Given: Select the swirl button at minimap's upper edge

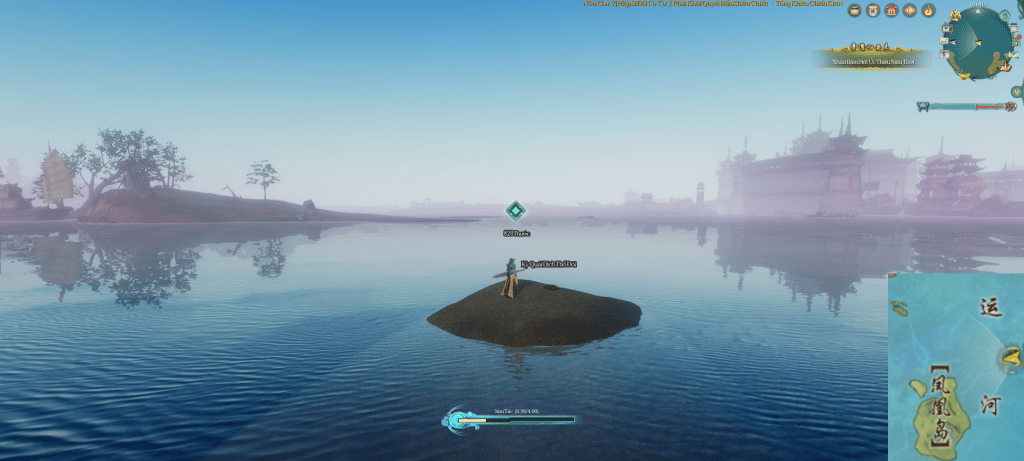Looking at the screenshot, I should click(1003, 15).
